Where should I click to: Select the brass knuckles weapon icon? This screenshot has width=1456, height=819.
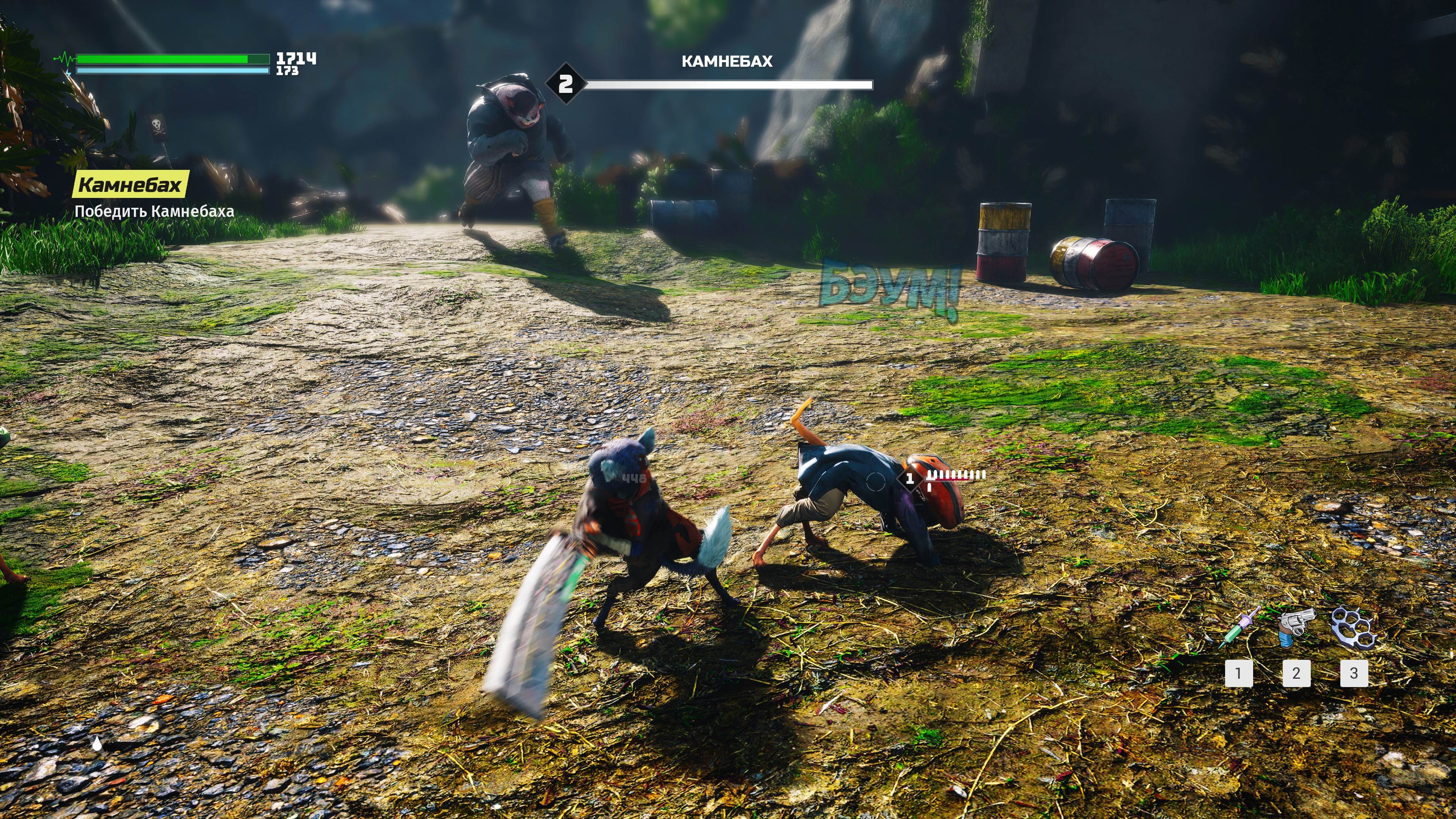pyautogui.click(x=1354, y=626)
